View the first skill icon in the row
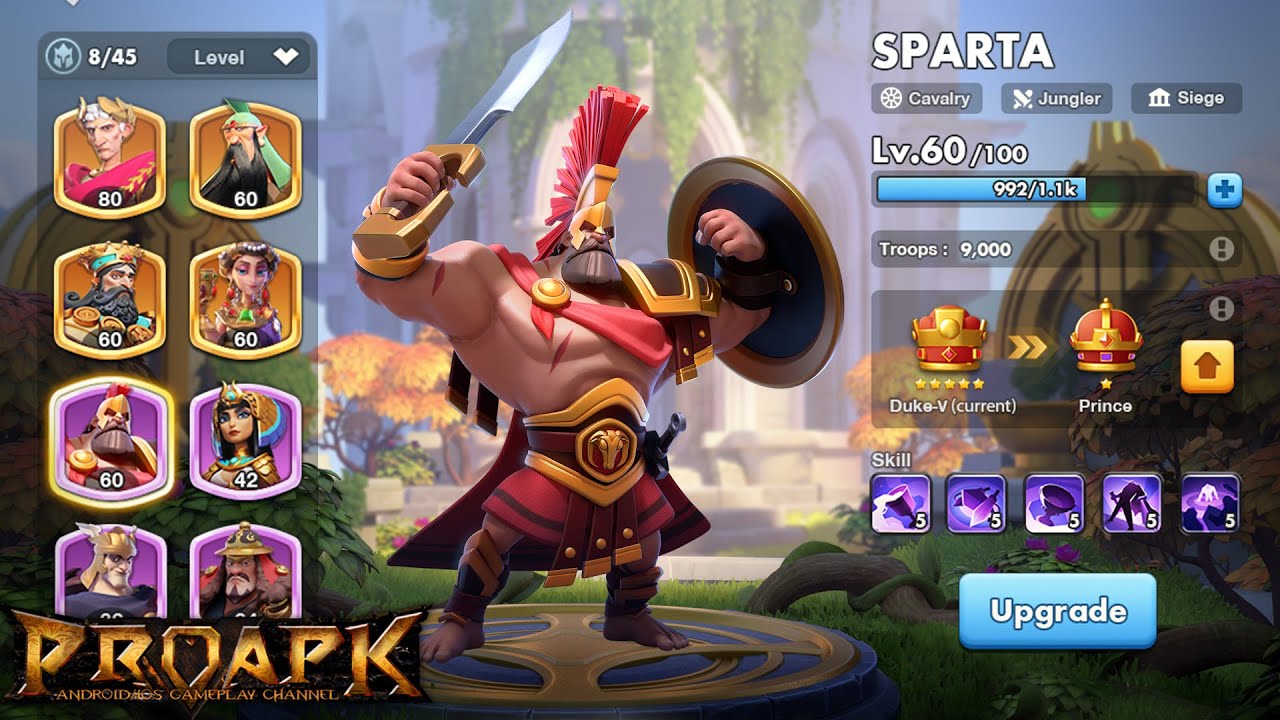 click(x=901, y=502)
